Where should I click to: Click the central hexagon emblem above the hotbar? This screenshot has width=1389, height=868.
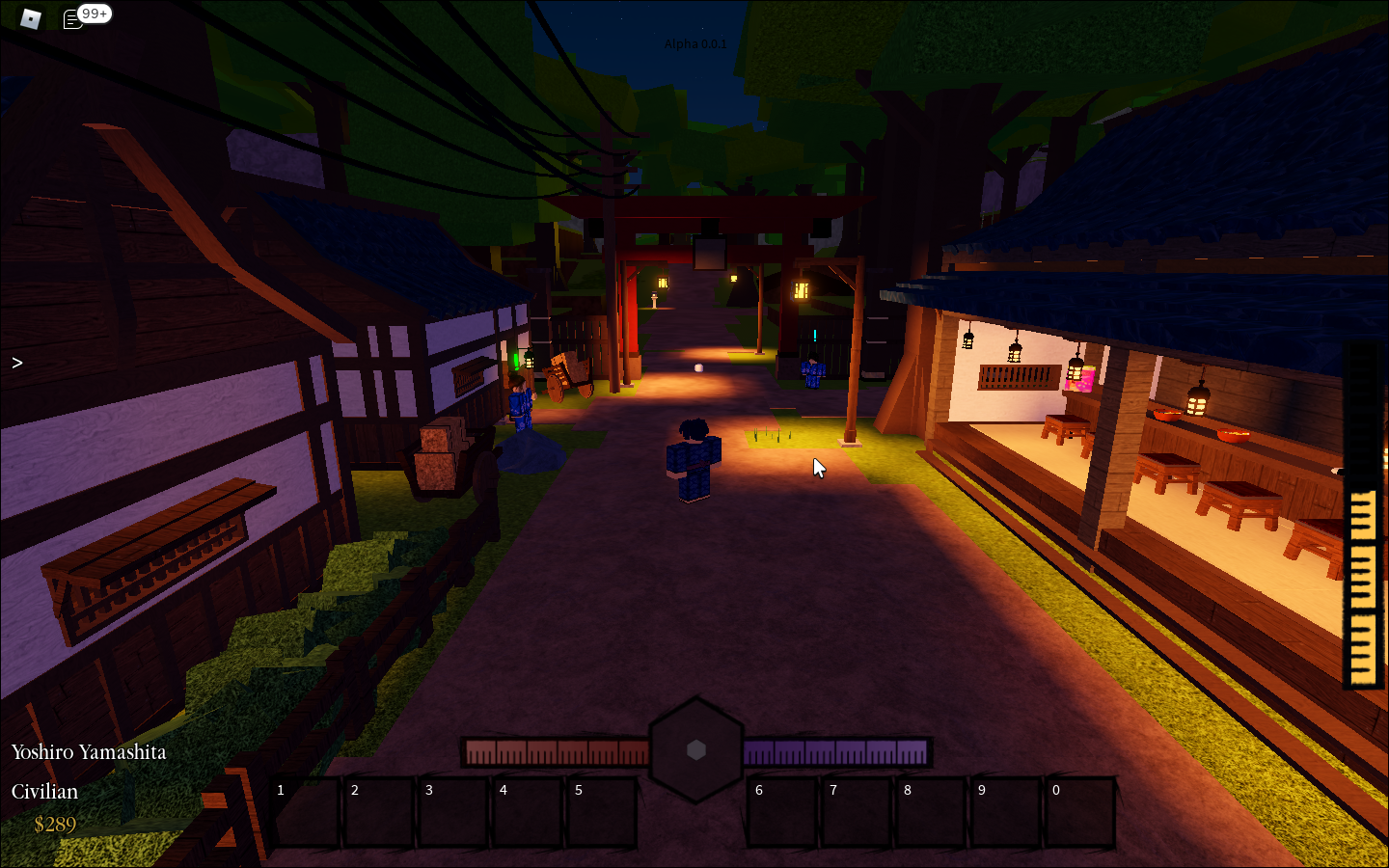tap(696, 751)
